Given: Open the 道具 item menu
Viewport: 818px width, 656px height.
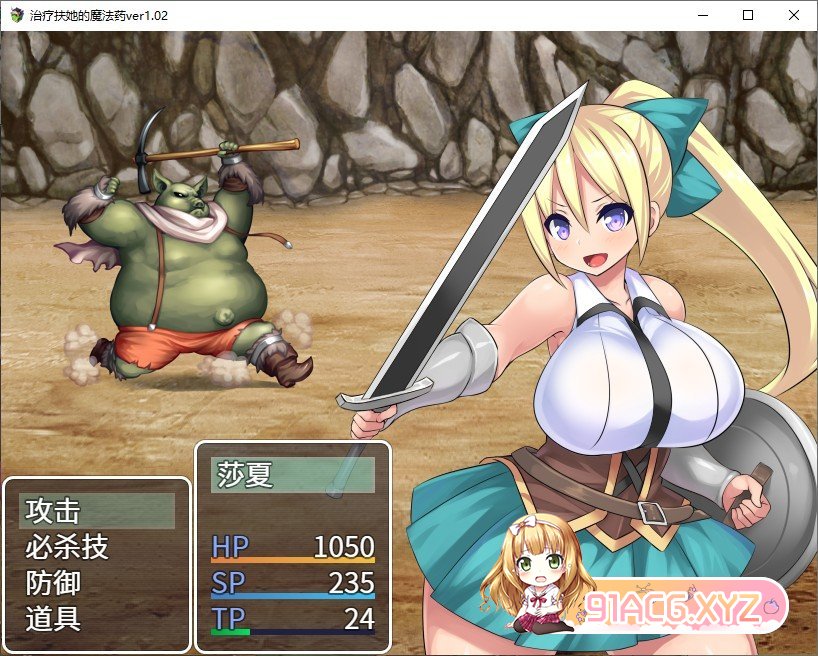Looking at the screenshot, I should 96,618.
